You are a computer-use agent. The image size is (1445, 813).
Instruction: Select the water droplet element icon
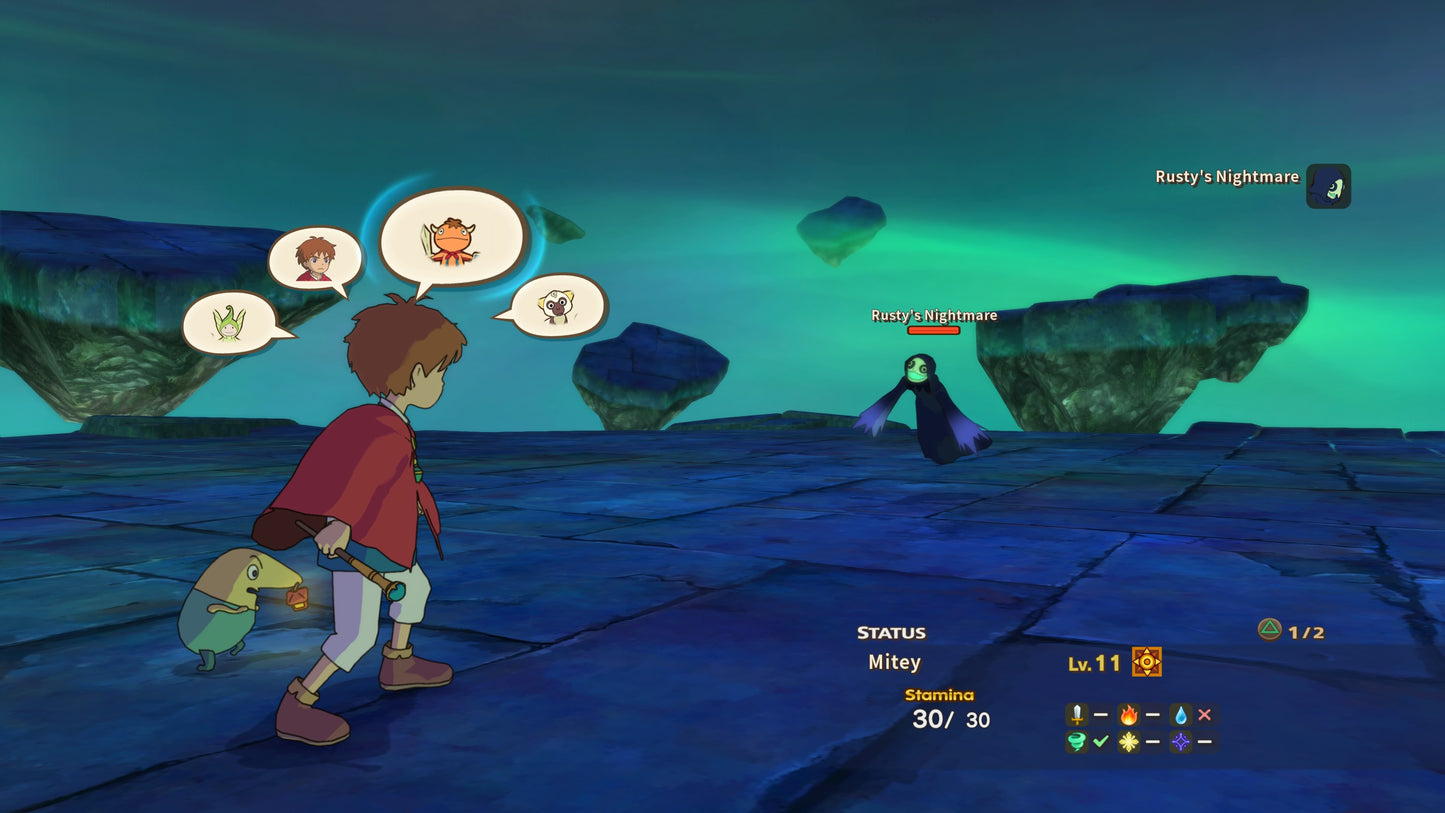point(1183,714)
